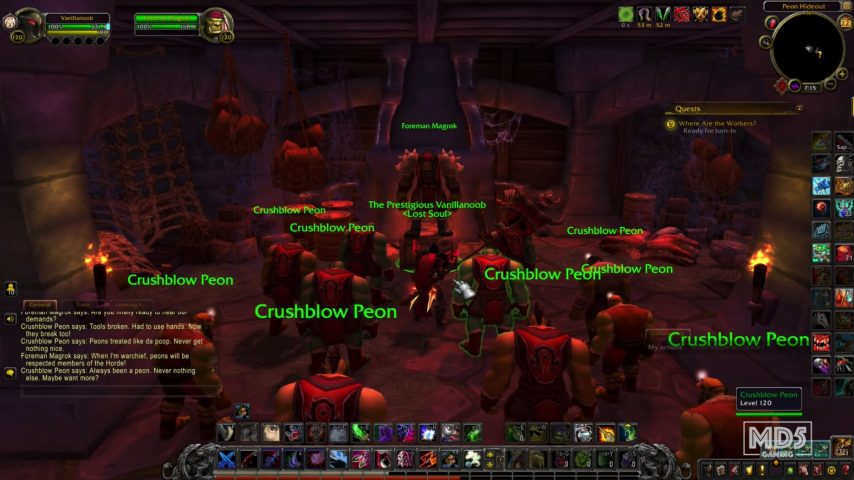This screenshot has width=854, height=480.
Task: Open the chat menu speech bubble button
Action: [10, 372]
